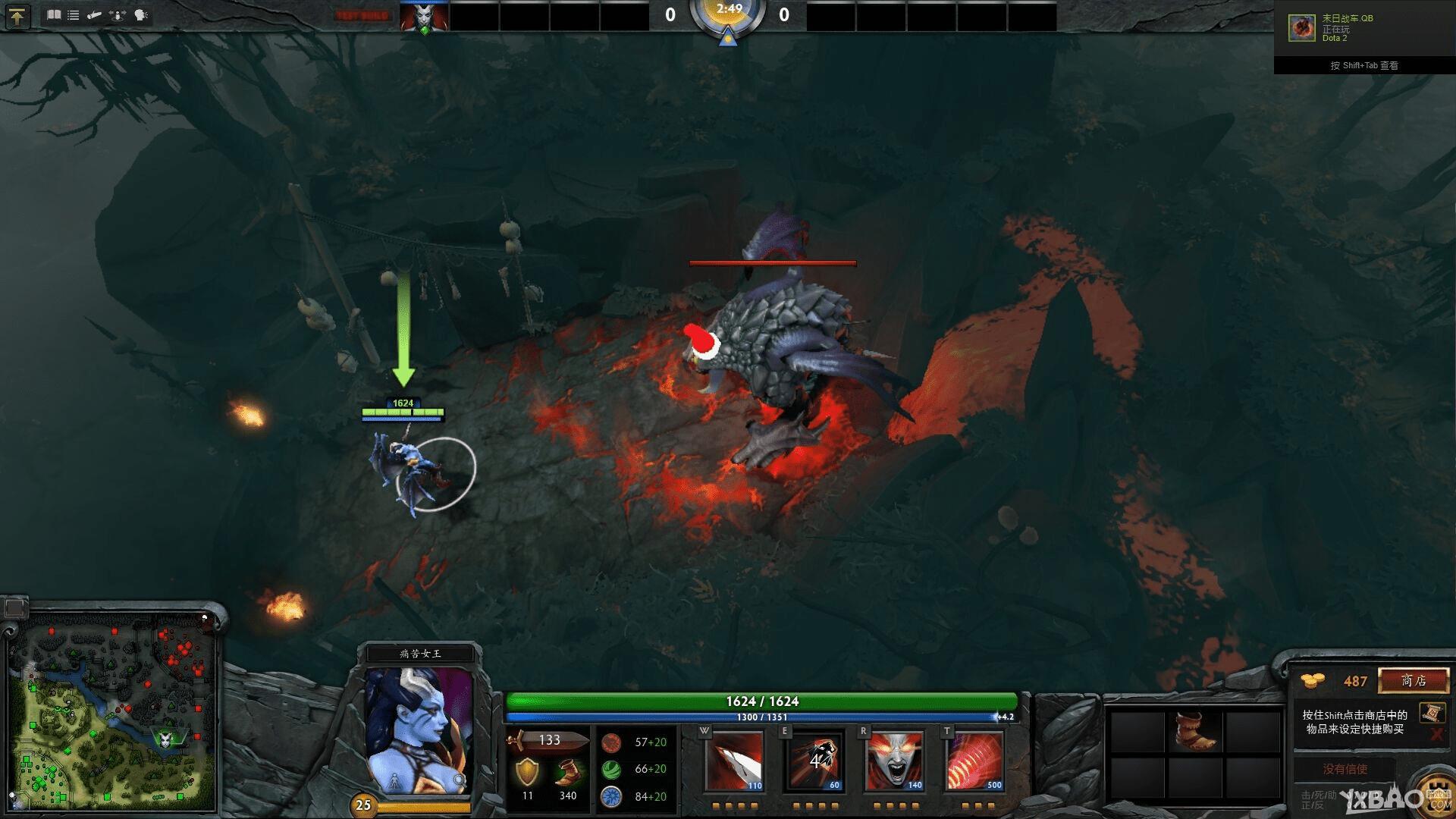Toggle the magnifier icon on the hero portrait
The image size is (1456, 819).
coord(458,778)
